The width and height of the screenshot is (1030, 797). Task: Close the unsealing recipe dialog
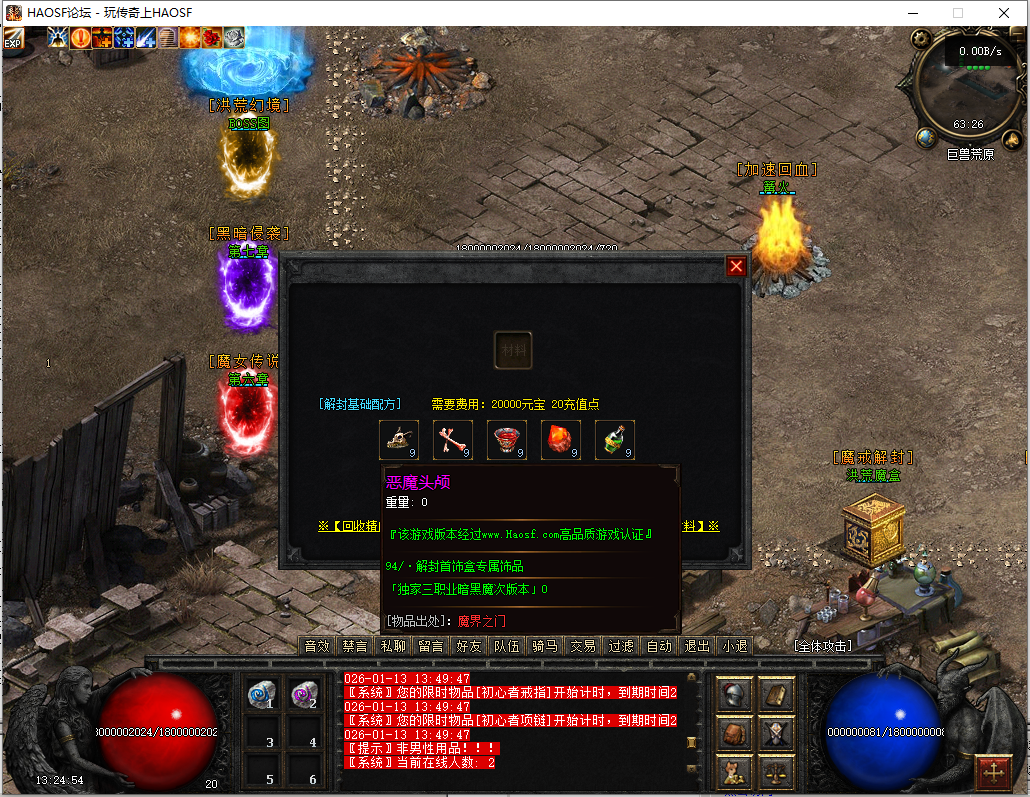[x=736, y=266]
